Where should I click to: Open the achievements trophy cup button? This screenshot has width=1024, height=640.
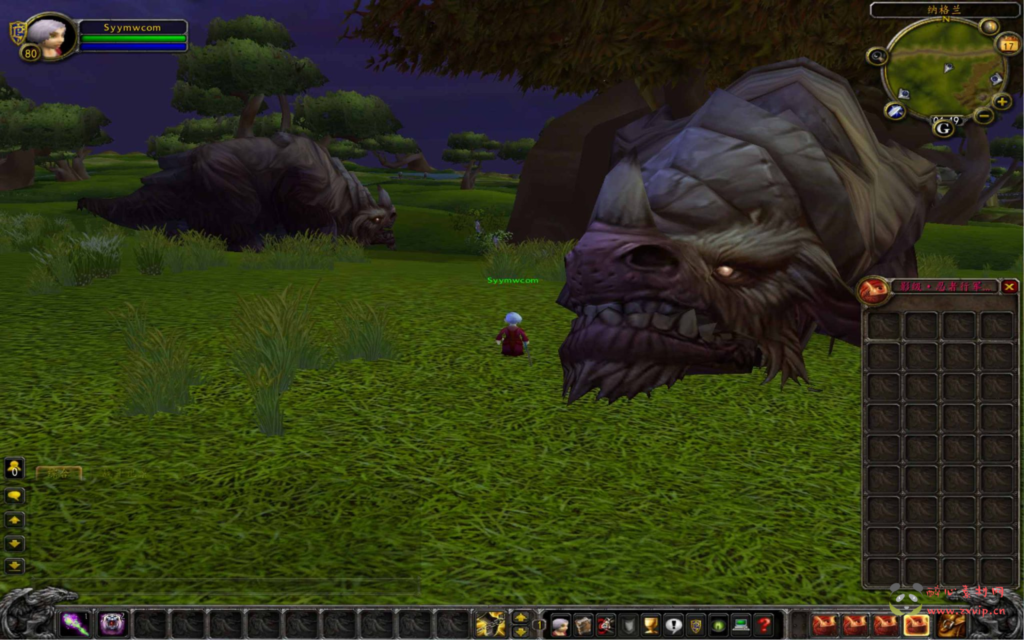(x=650, y=626)
